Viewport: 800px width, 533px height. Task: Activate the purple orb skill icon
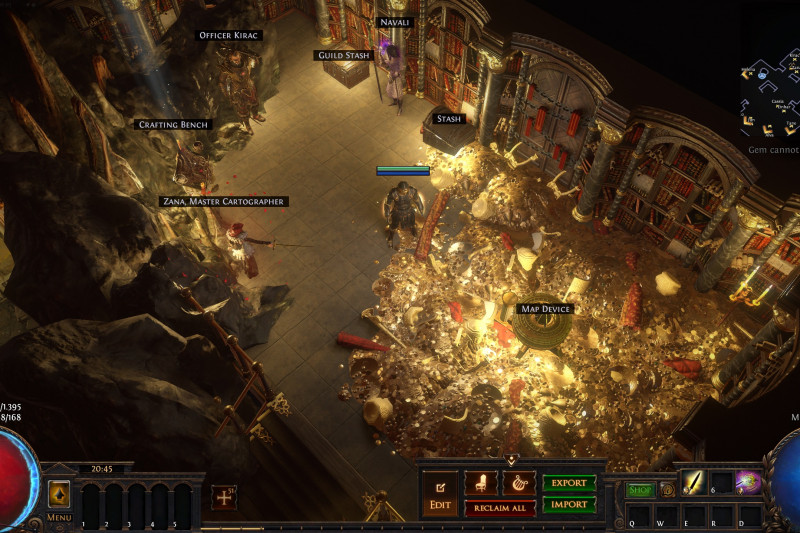pos(748,483)
